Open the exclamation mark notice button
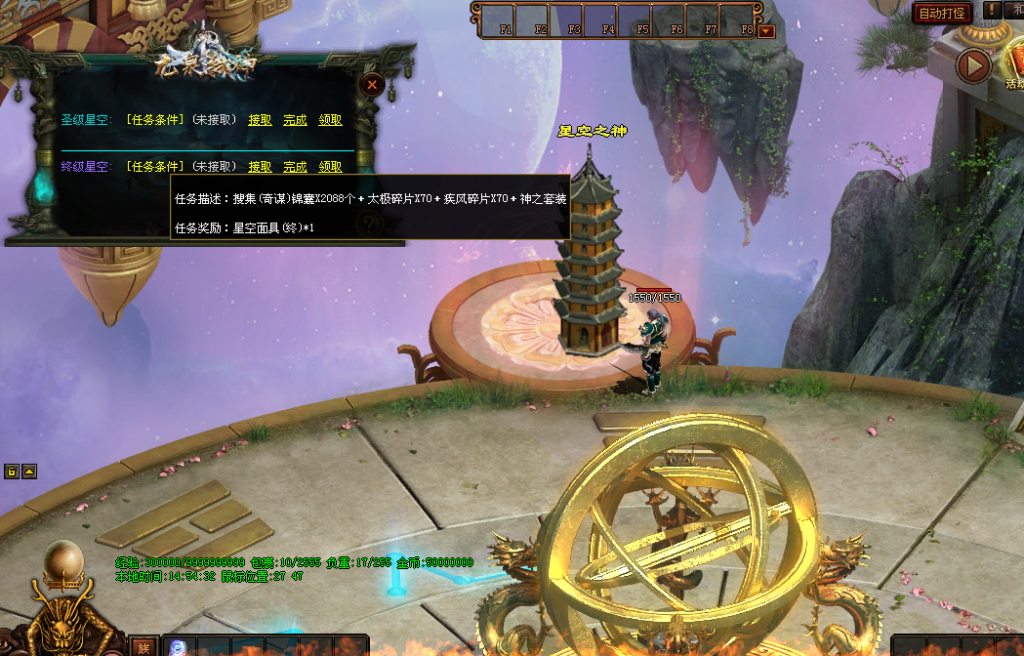The width and height of the screenshot is (1024, 656). 991,10
